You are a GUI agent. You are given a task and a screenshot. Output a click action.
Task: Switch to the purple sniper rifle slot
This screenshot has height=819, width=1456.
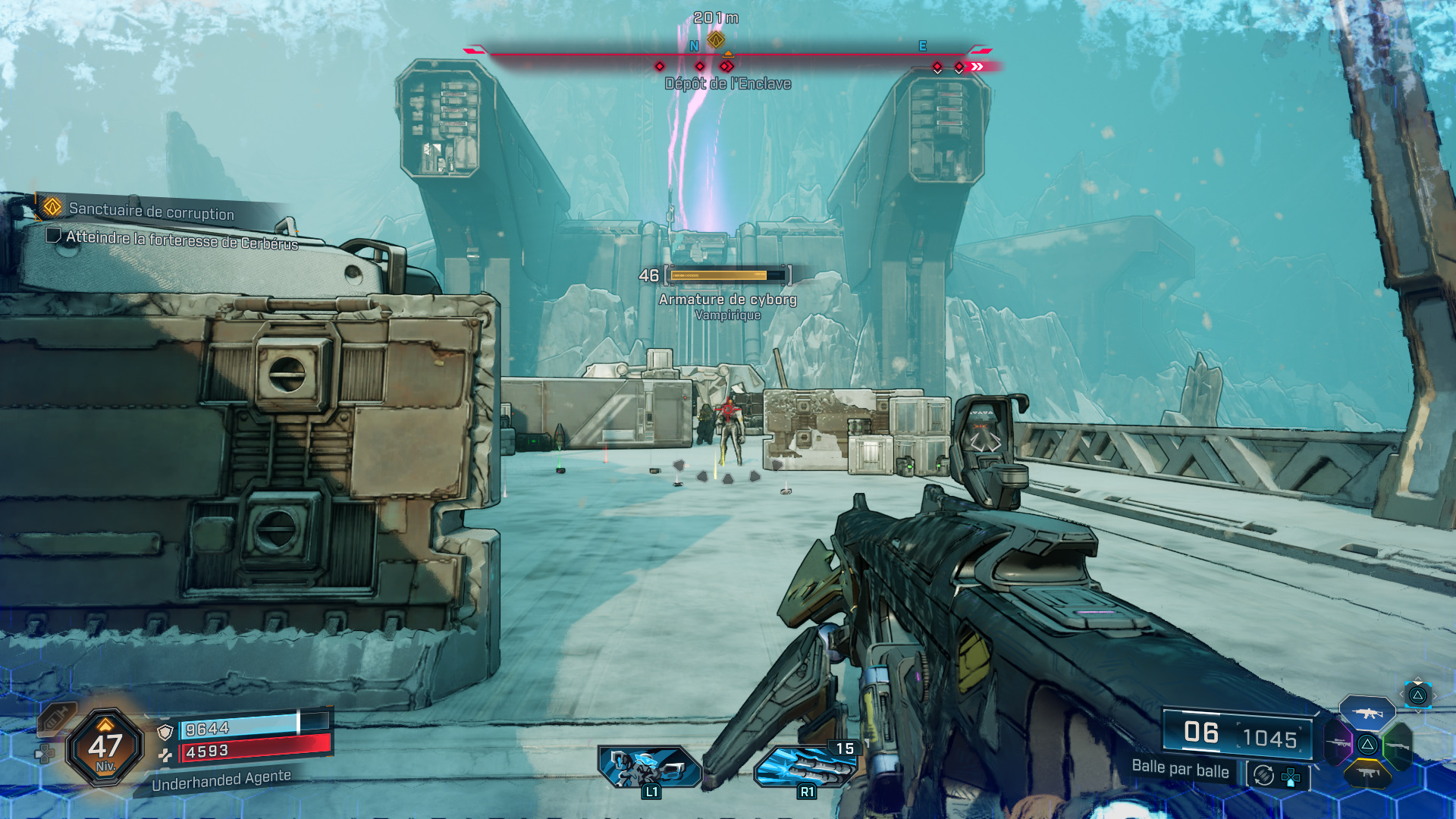tap(1338, 743)
